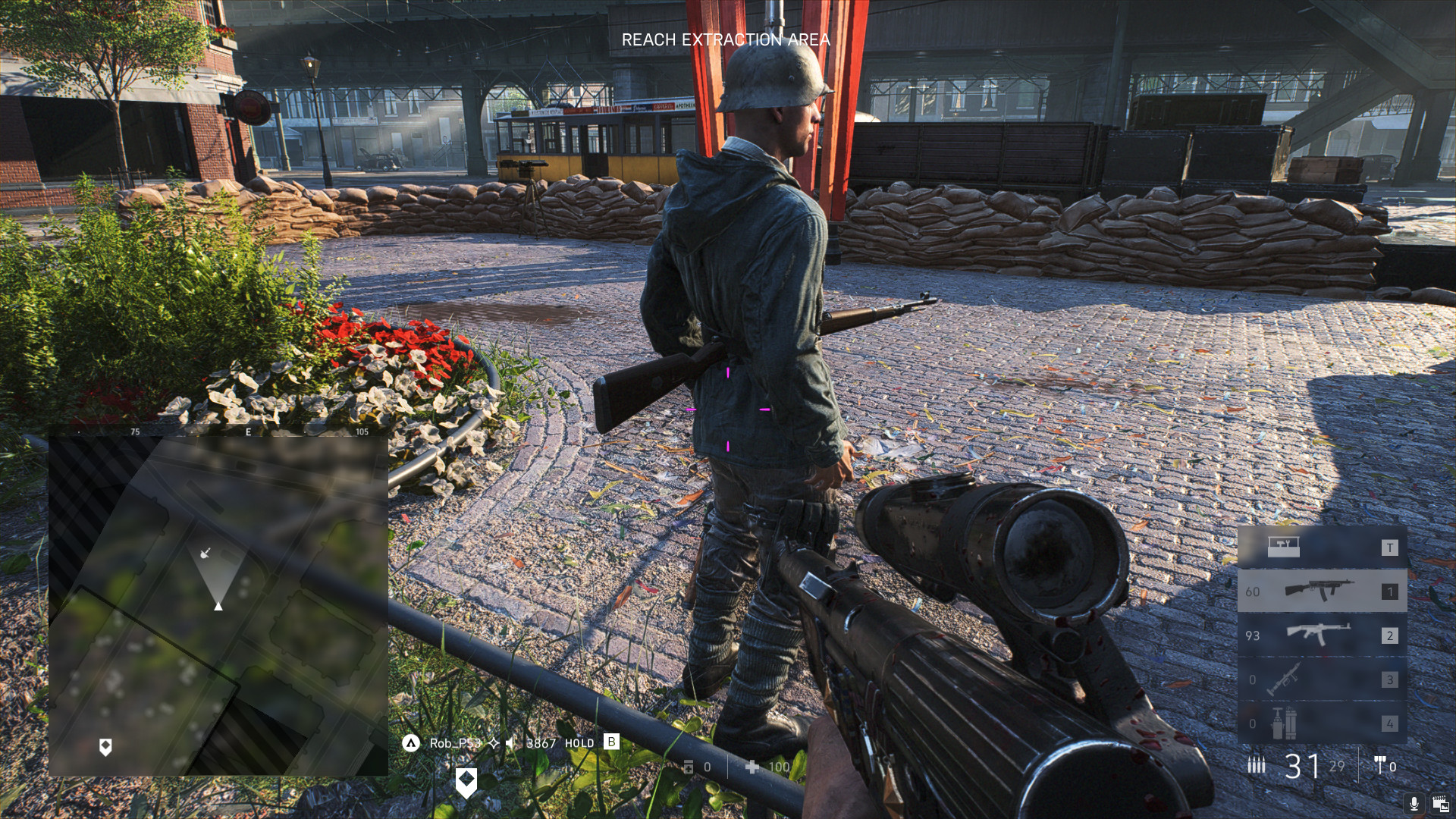Click the shovel marker on the minimap
1456x819 pixels.
click(x=205, y=553)
